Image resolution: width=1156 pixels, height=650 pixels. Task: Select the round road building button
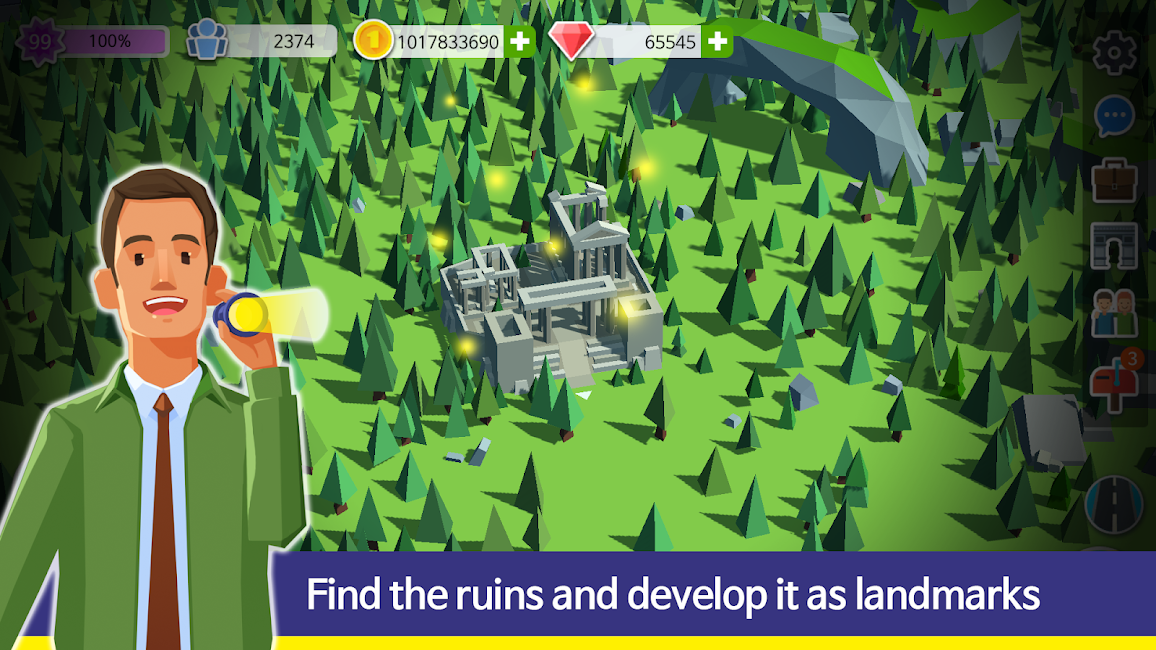(x=1114, y=501)
